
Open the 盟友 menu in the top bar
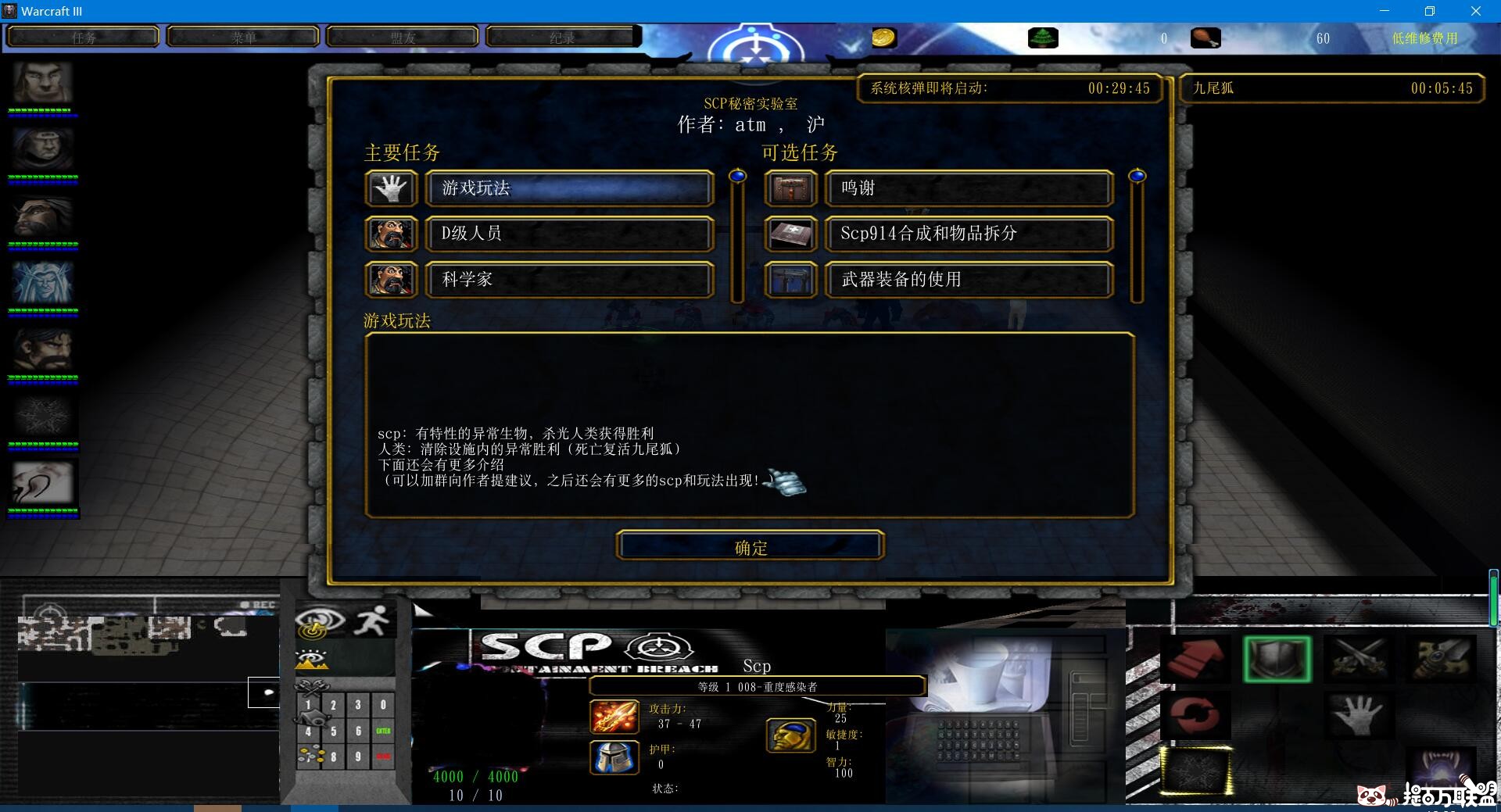(403, 36)
